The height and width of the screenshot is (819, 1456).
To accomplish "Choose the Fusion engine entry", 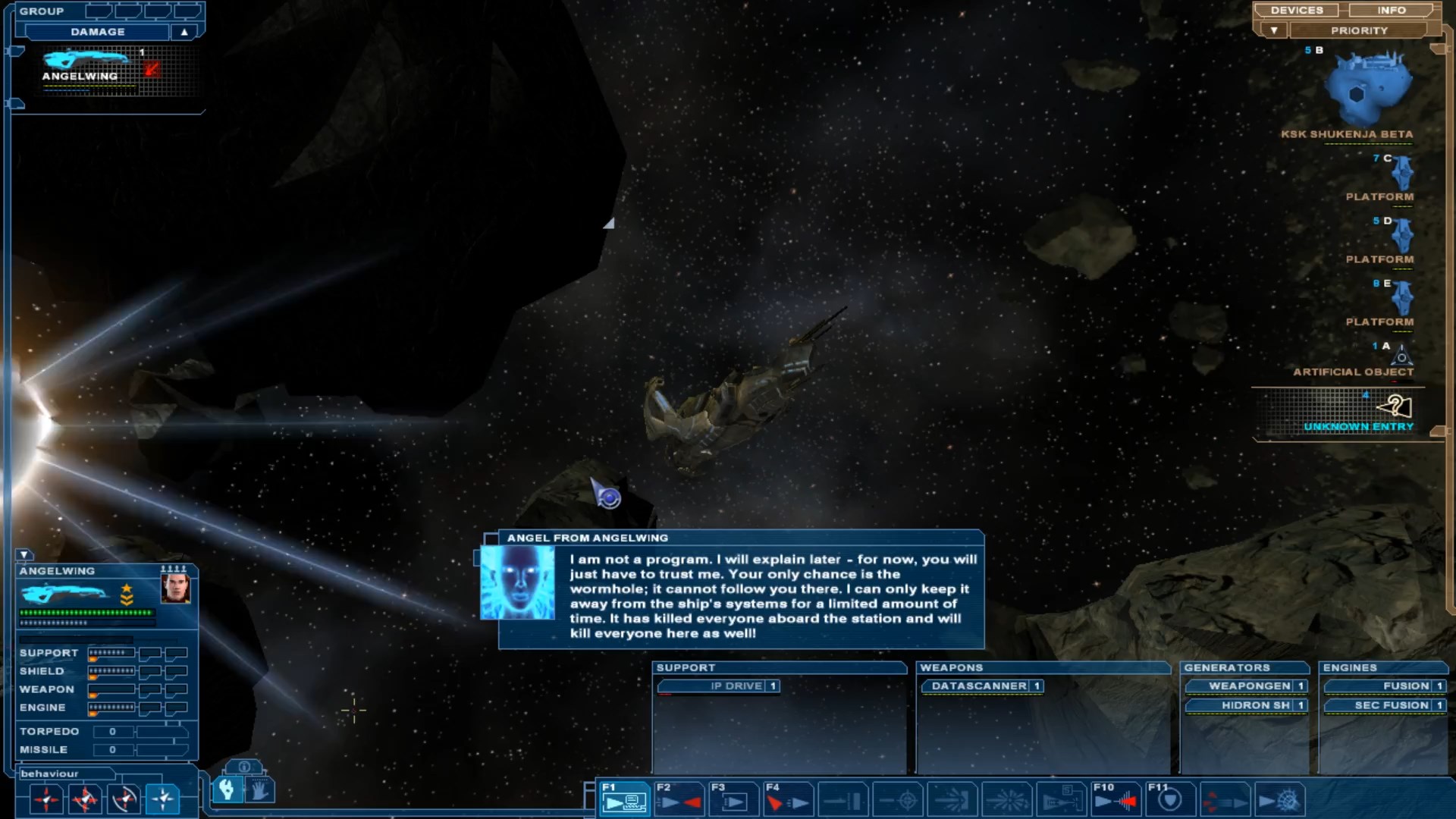I will click(x=1405, y=686).
